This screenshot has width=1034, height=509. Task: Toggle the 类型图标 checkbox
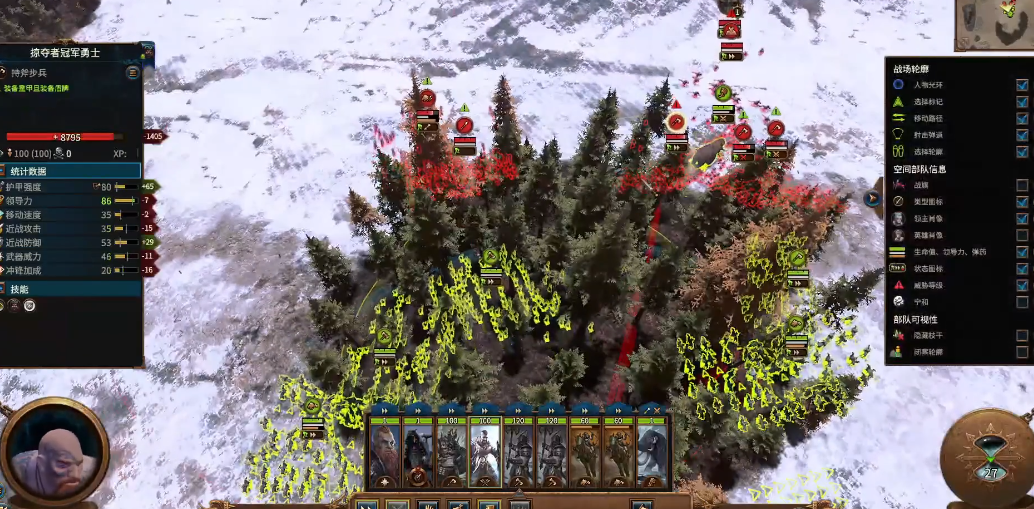point(1021,201)
